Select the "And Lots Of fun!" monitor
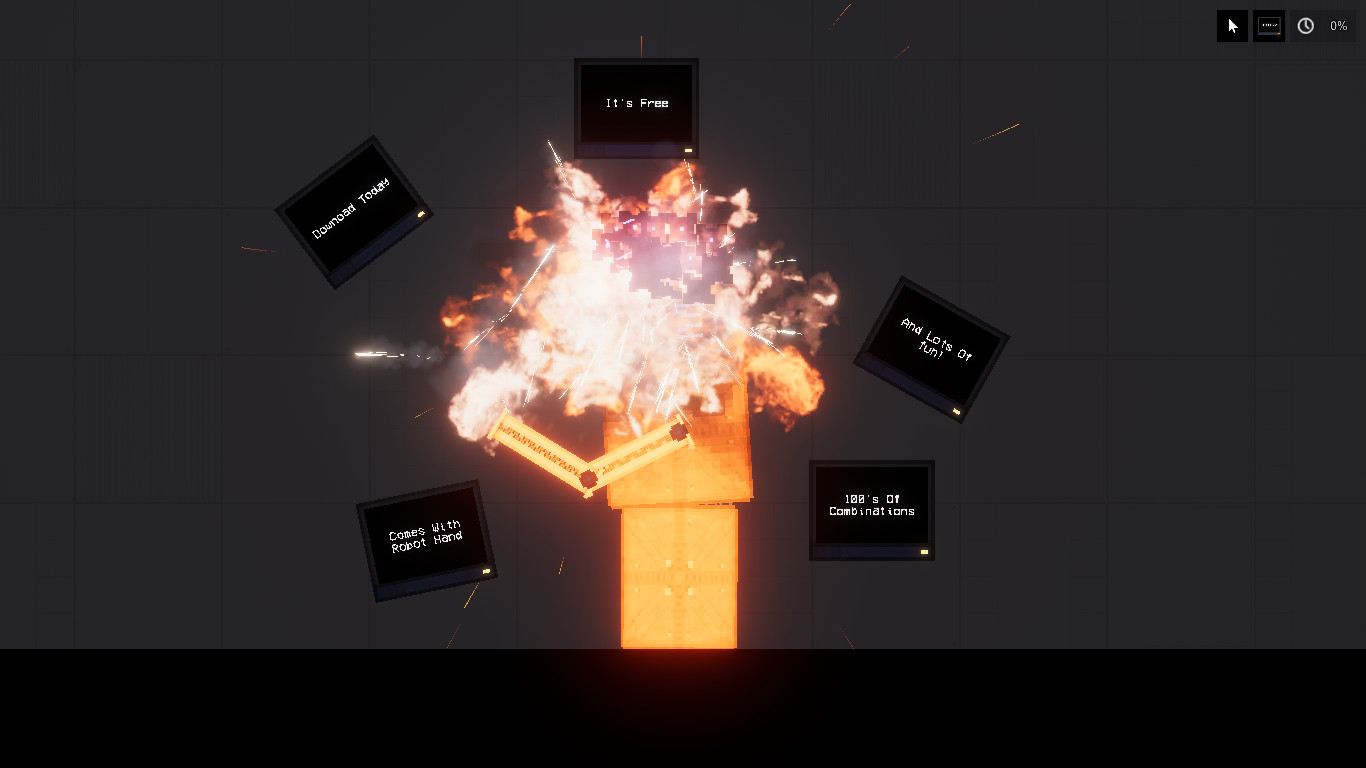 930,347
